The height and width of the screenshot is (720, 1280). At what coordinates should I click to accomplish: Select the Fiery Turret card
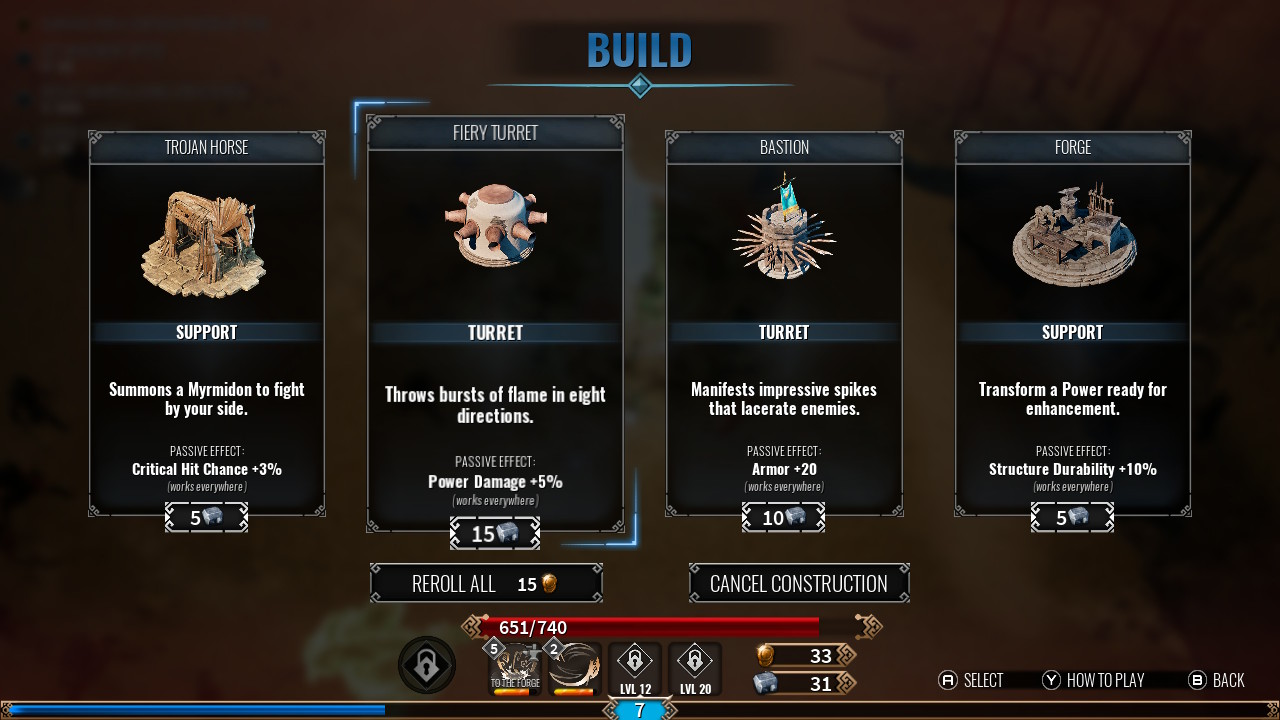(x=495, y=323)
